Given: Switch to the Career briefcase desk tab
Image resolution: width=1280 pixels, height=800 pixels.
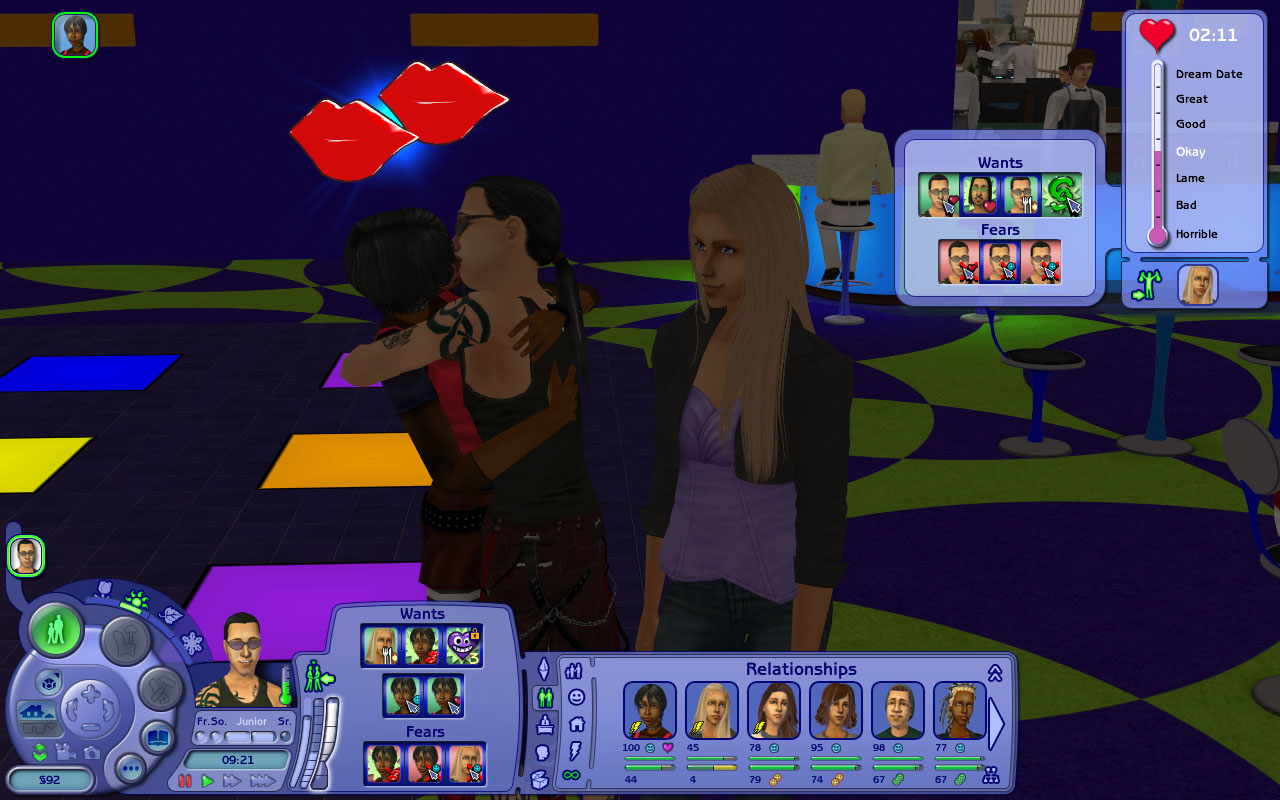Looking at the screenshot, I should 544,724.
